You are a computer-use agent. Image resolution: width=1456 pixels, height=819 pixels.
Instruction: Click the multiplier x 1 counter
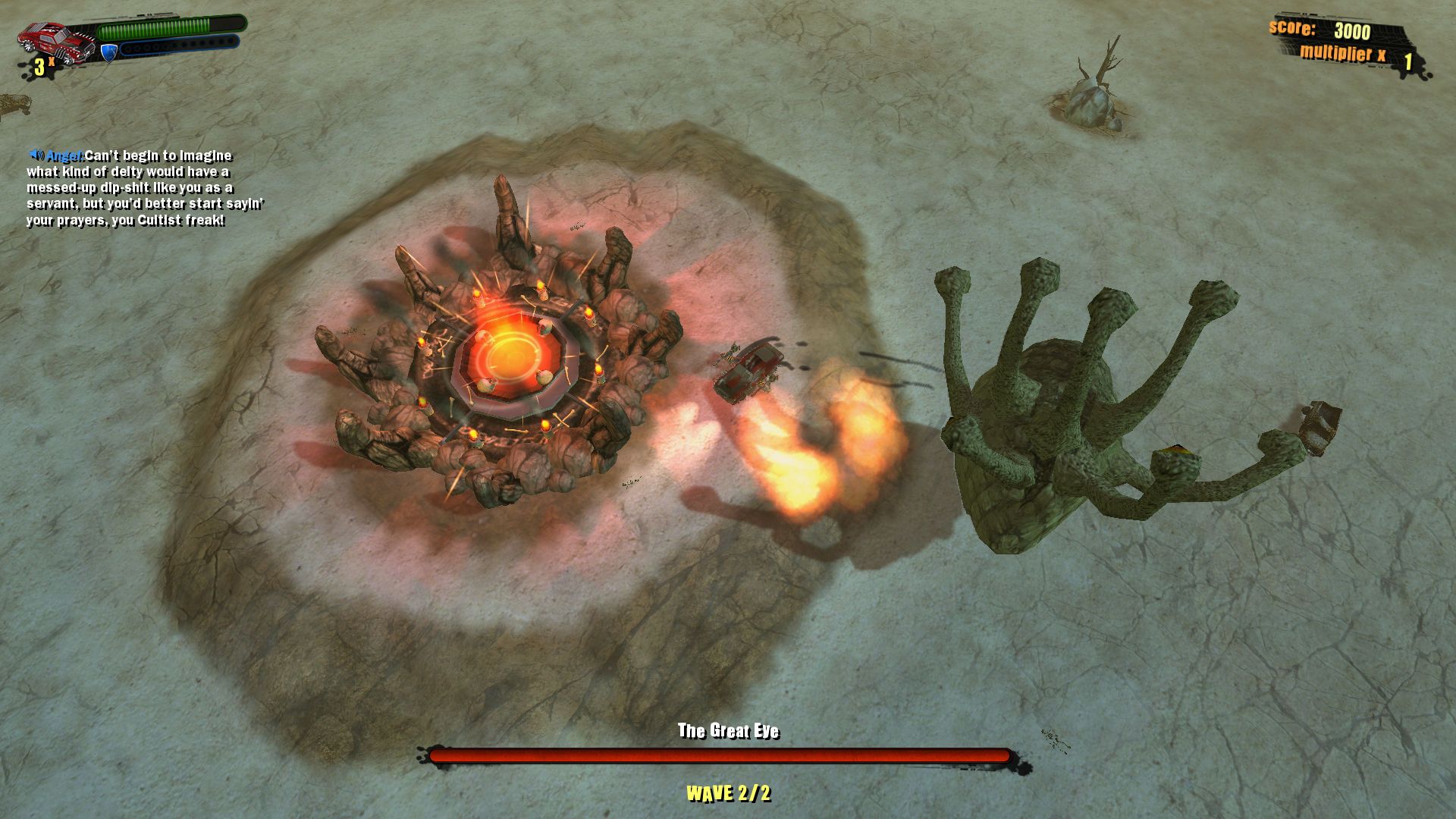(1357, 53)
